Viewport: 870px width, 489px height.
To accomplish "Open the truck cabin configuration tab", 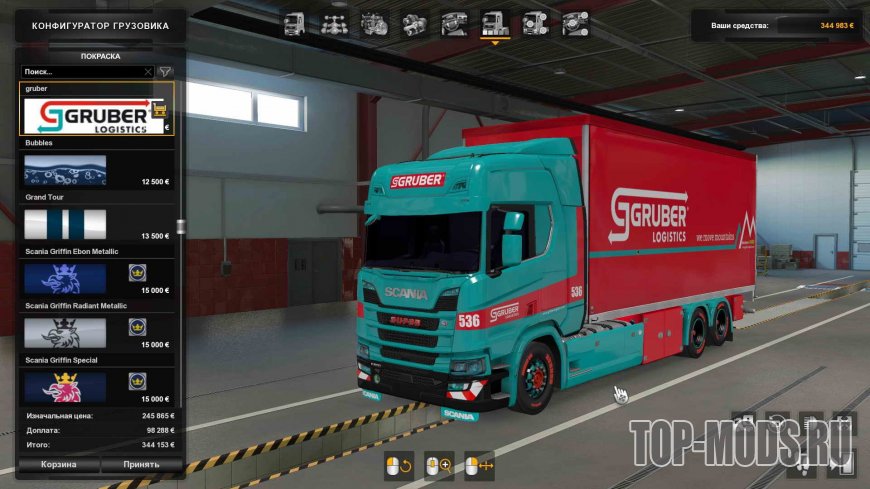I will (294, 24).
